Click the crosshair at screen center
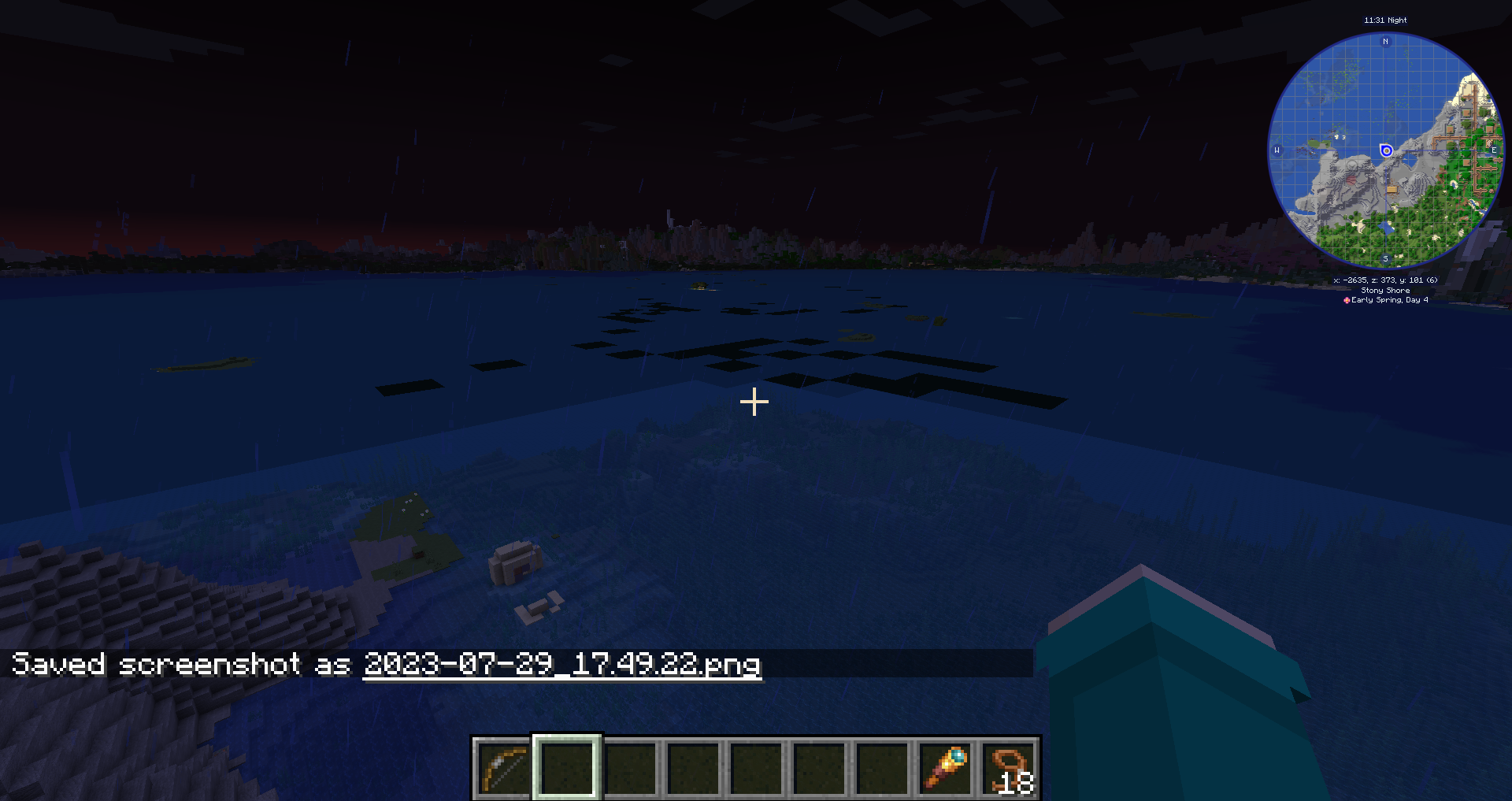Screen dimensions: 1512x801 click(x=755, y=402)
